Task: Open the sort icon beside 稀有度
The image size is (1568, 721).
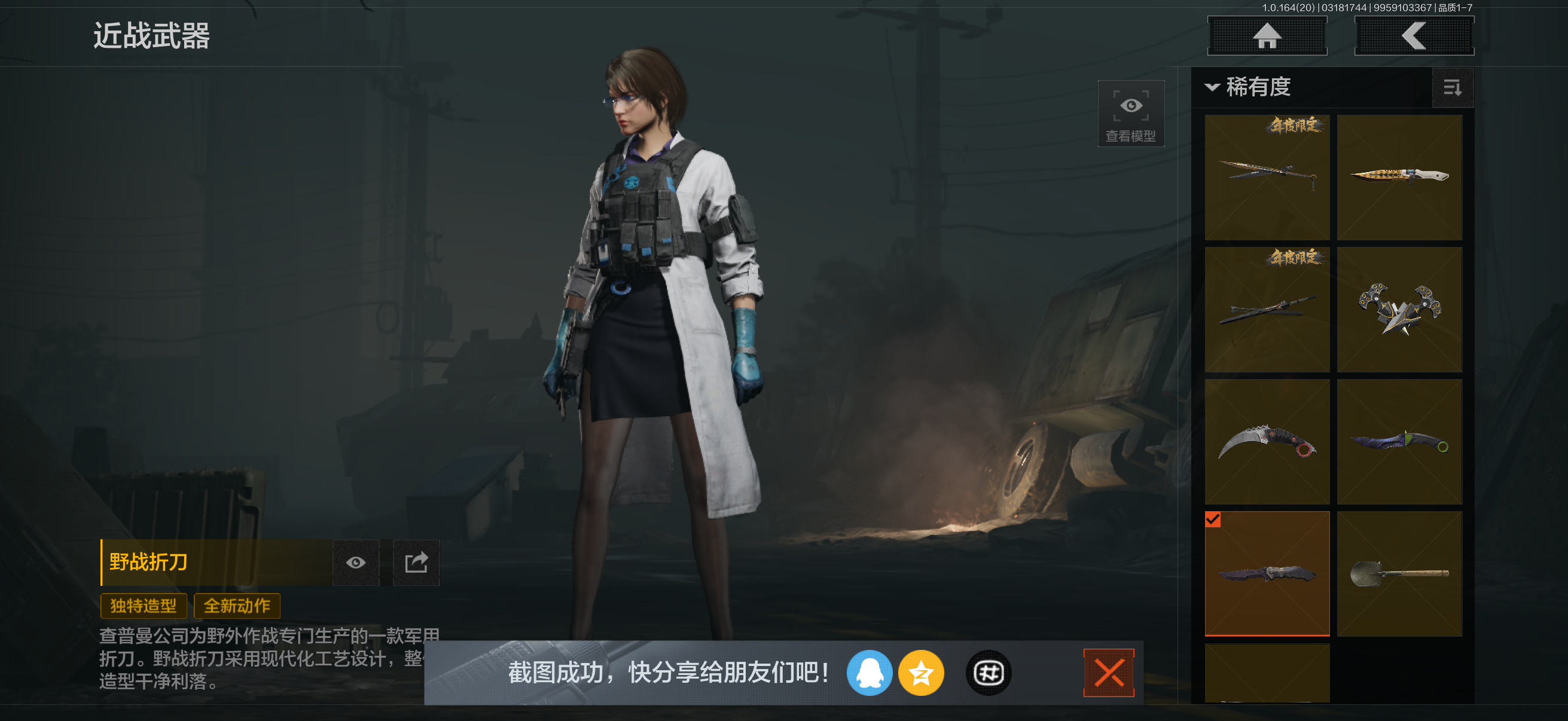Action: coord(1454,88)
